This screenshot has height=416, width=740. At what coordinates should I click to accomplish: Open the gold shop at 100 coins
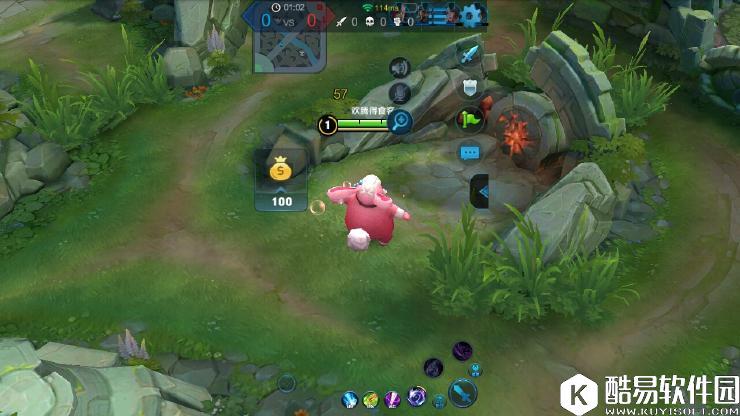[282, 180]
